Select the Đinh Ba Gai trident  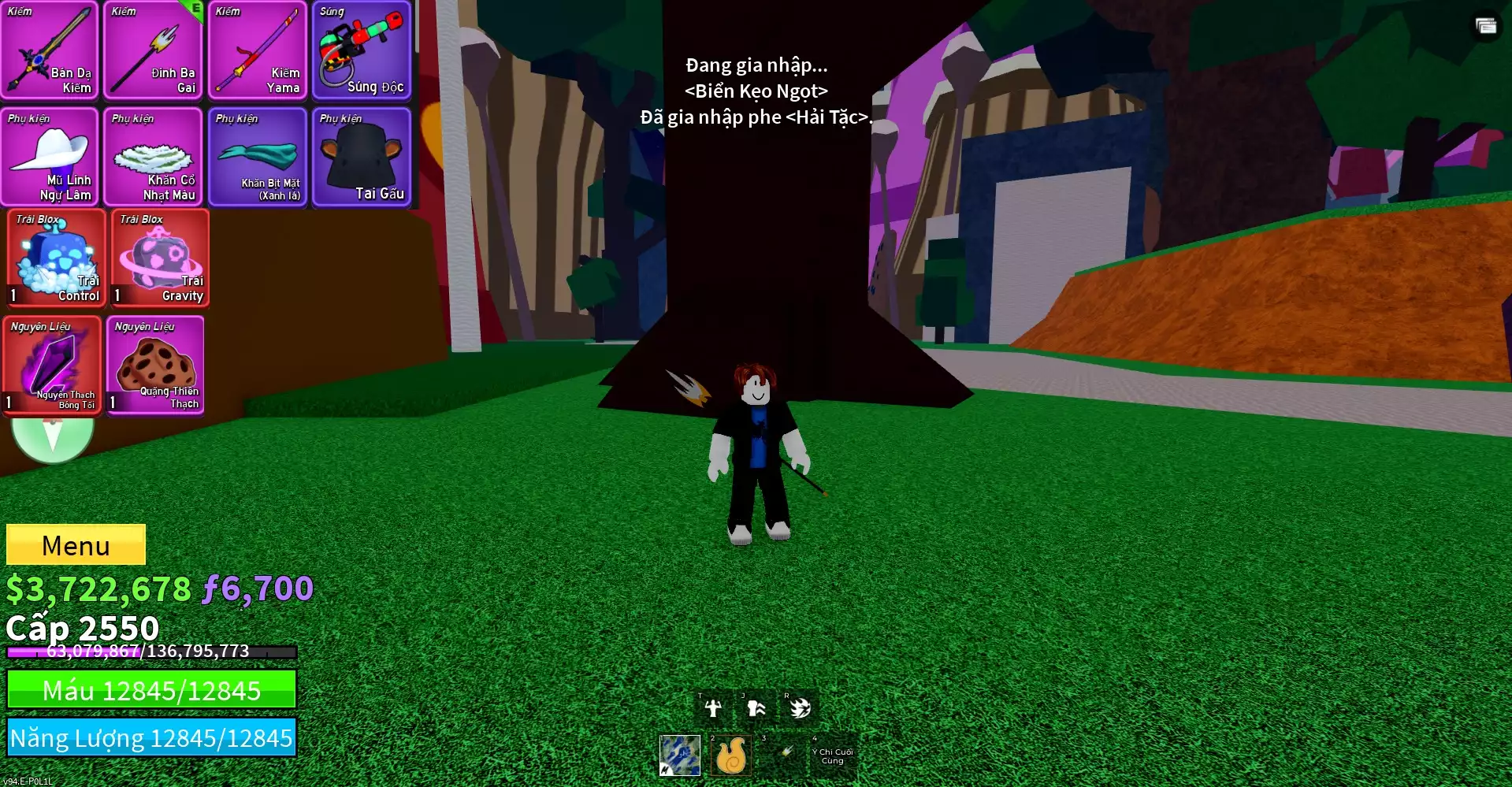click(154, 50)
